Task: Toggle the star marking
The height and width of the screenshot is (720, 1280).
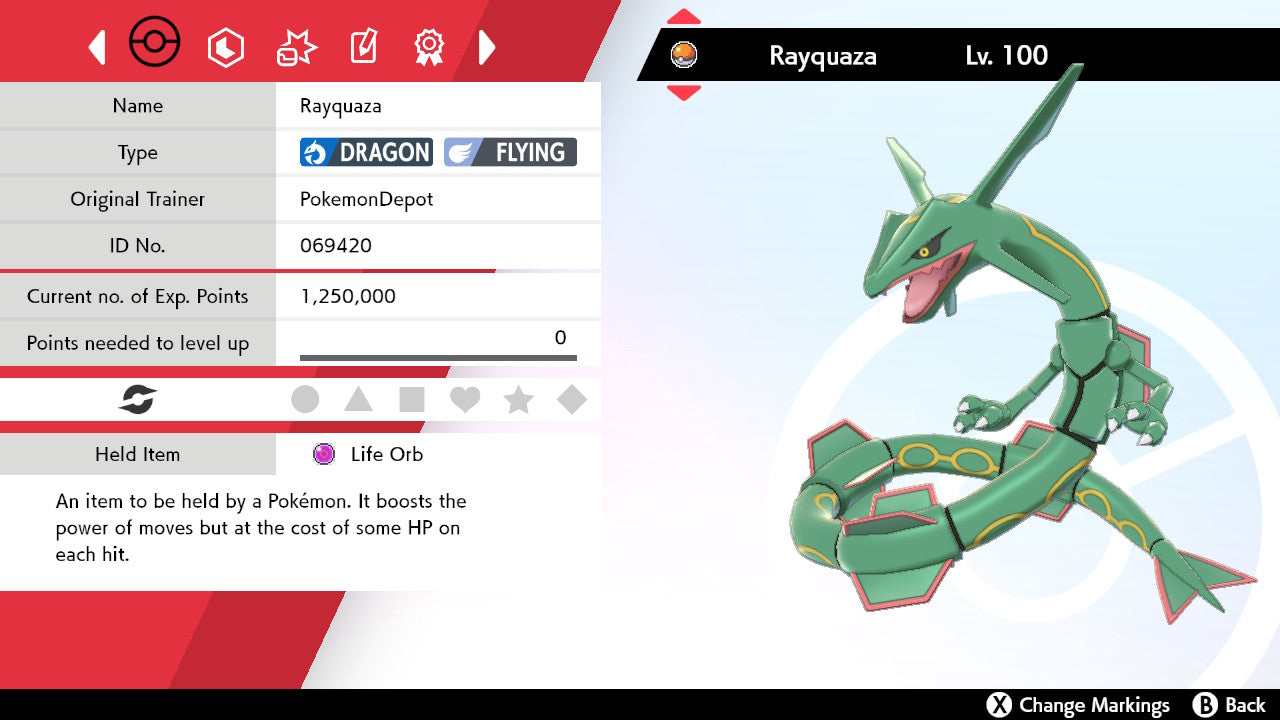Action: pos(518,400)
